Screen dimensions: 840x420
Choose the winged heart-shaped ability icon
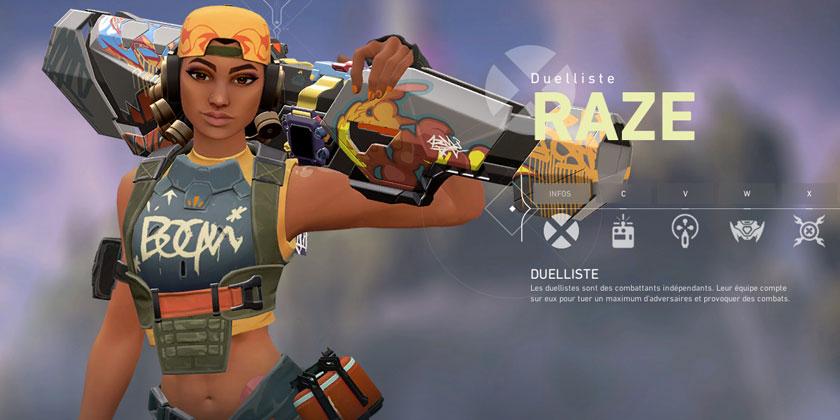point(747,231)
